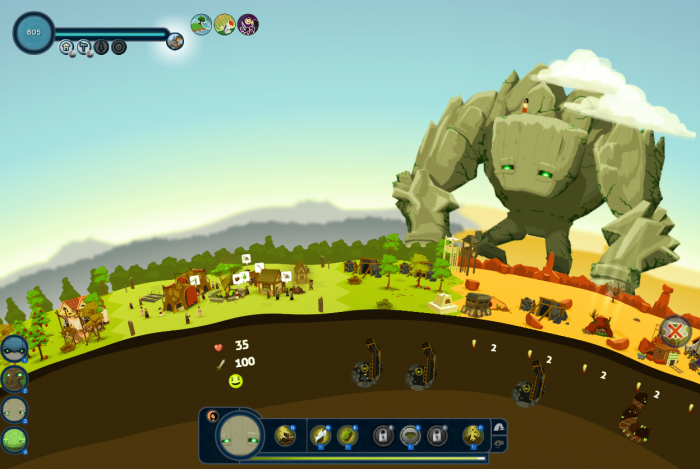This screenshot has height=469, width=700.
Task: Open the hammer icon below the era bar
Action: pos(84,47)
